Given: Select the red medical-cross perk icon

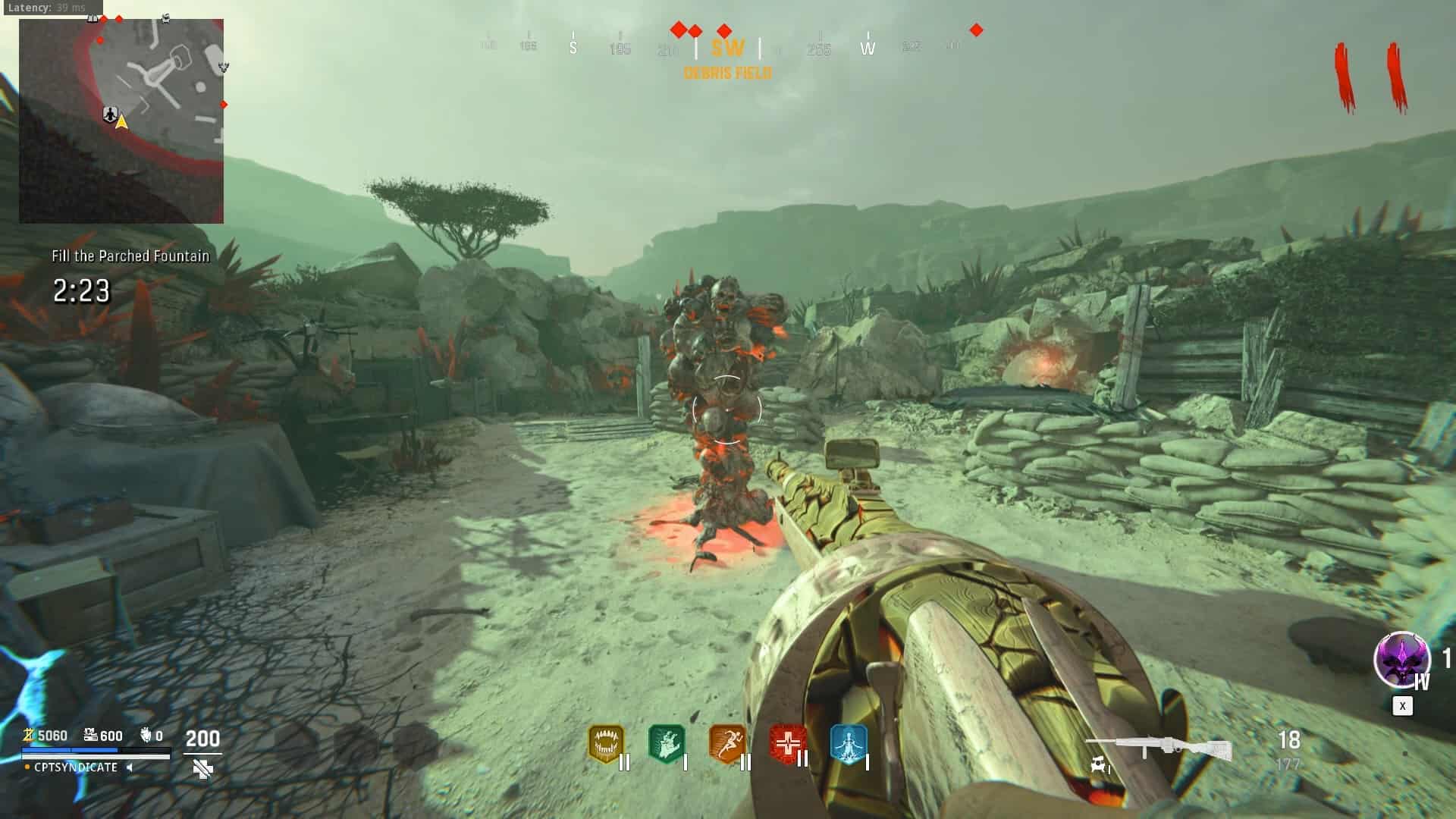Looking at the screenshot, I should pos(787,743).
